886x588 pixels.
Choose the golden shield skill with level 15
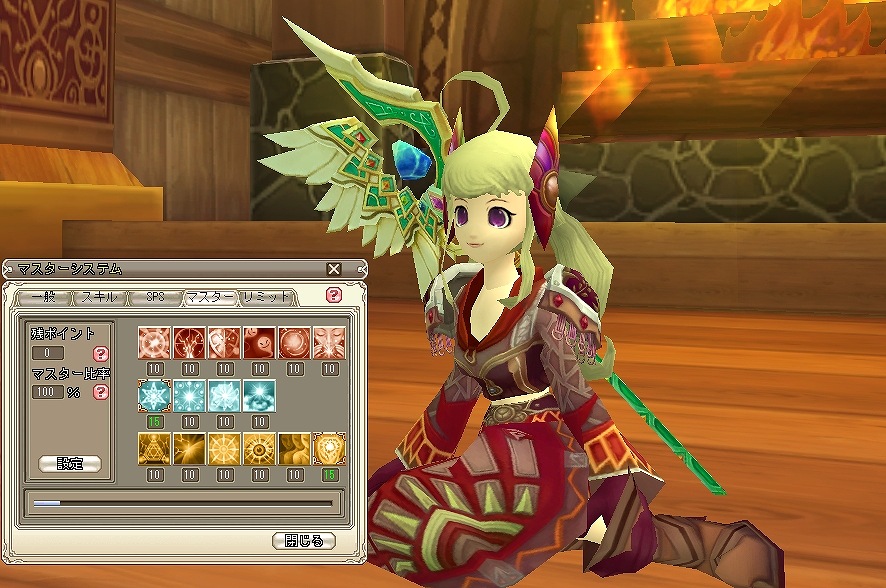327,449
